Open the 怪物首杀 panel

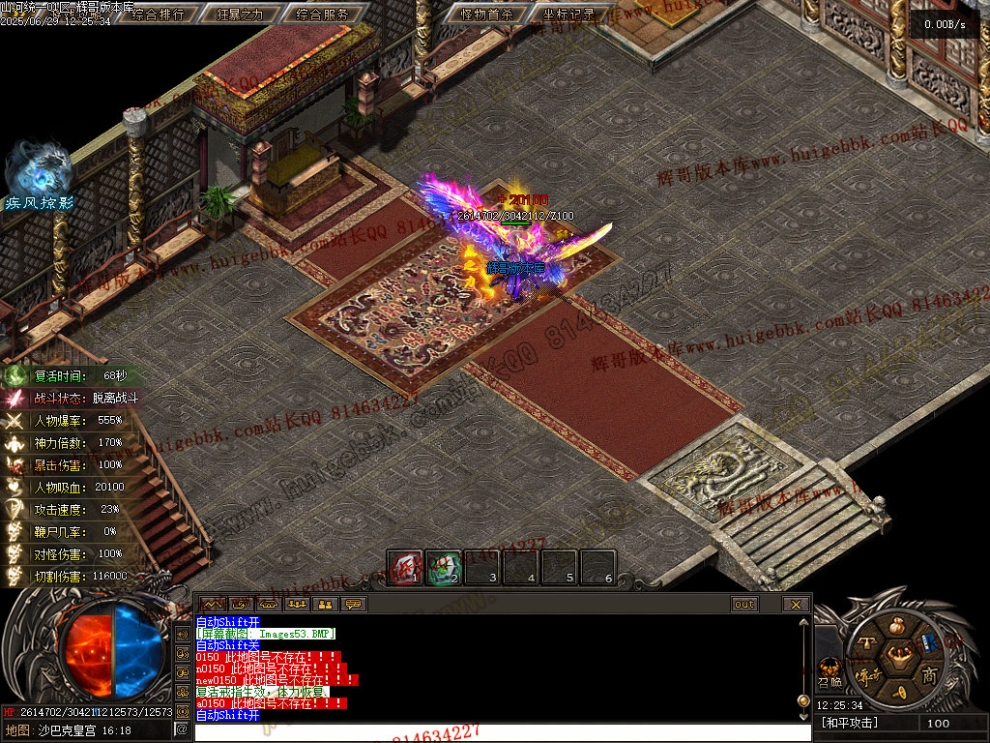coord(486,14)
